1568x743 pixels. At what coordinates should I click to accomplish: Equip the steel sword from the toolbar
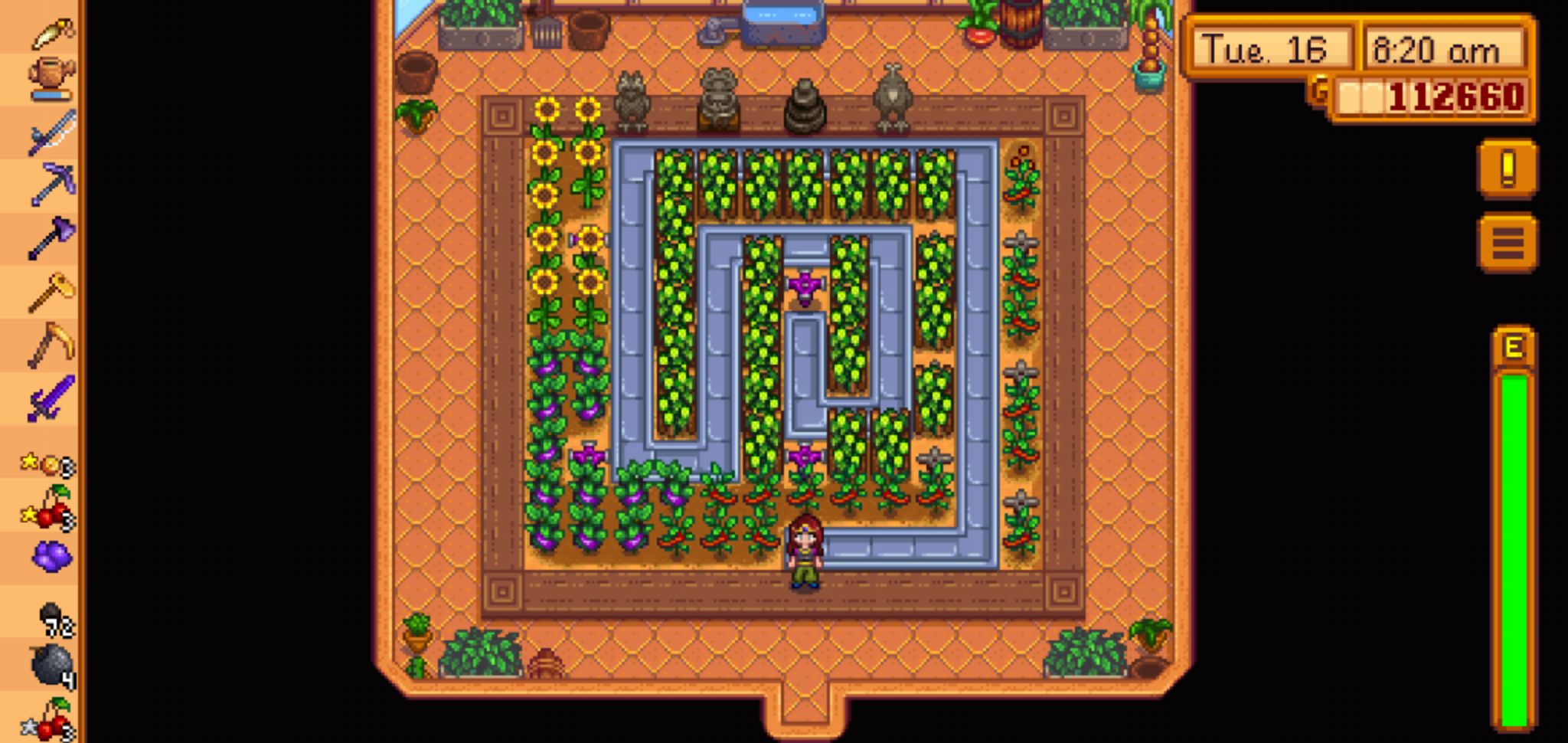click(47, 132)
